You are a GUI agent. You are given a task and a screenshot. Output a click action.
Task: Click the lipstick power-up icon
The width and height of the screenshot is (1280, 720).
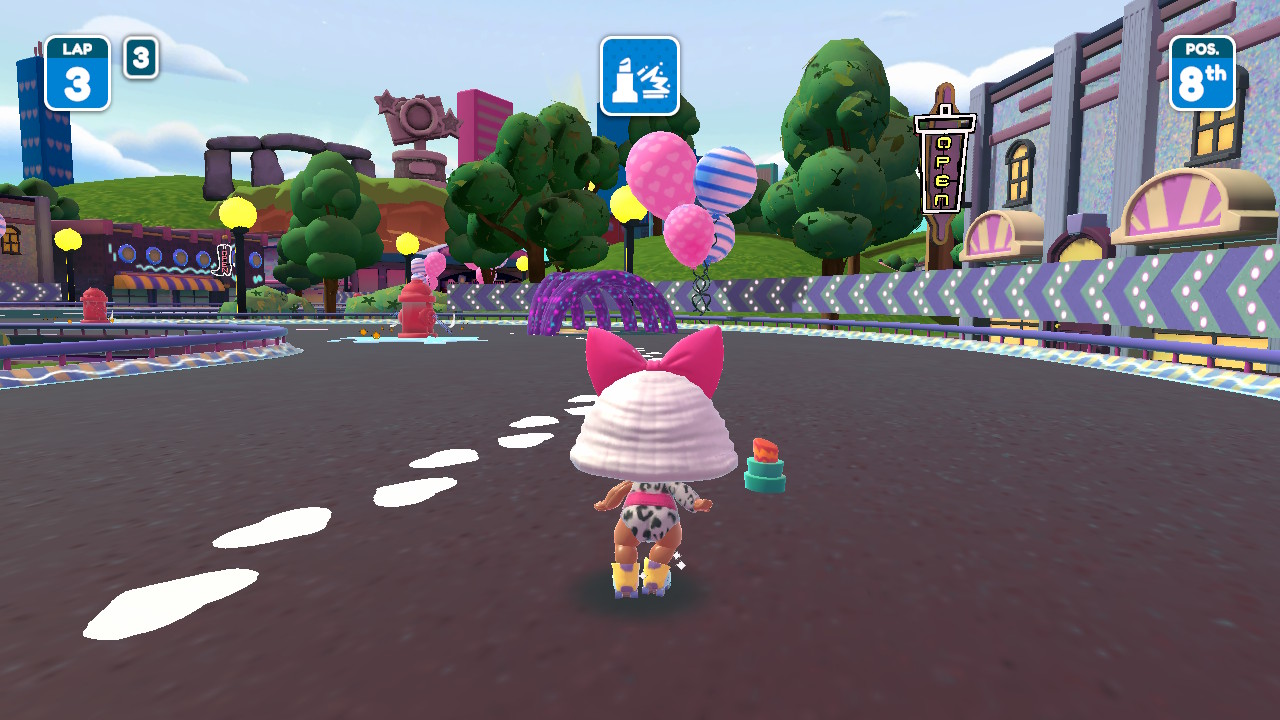[x=639, y=79]
